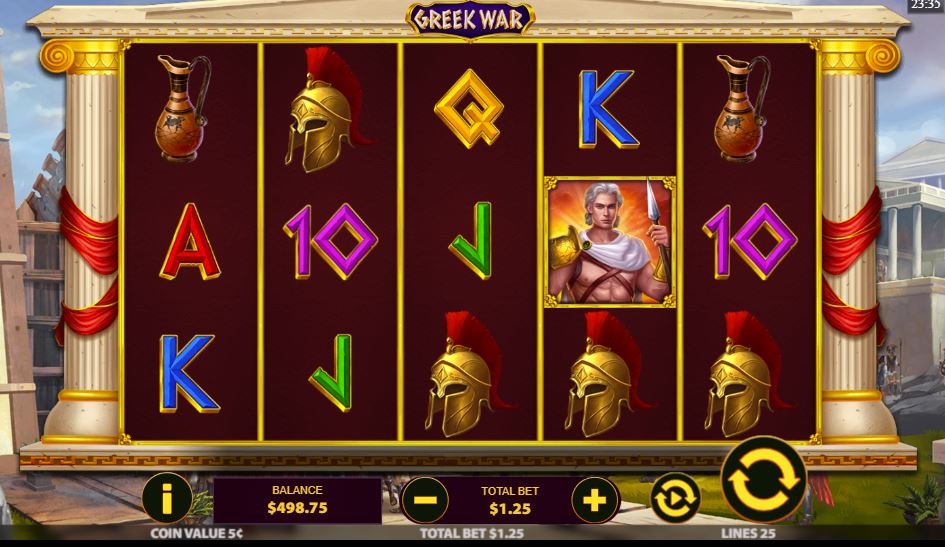Decrease total bet with the minus button

pyautogui.click(x=425, y=498)
